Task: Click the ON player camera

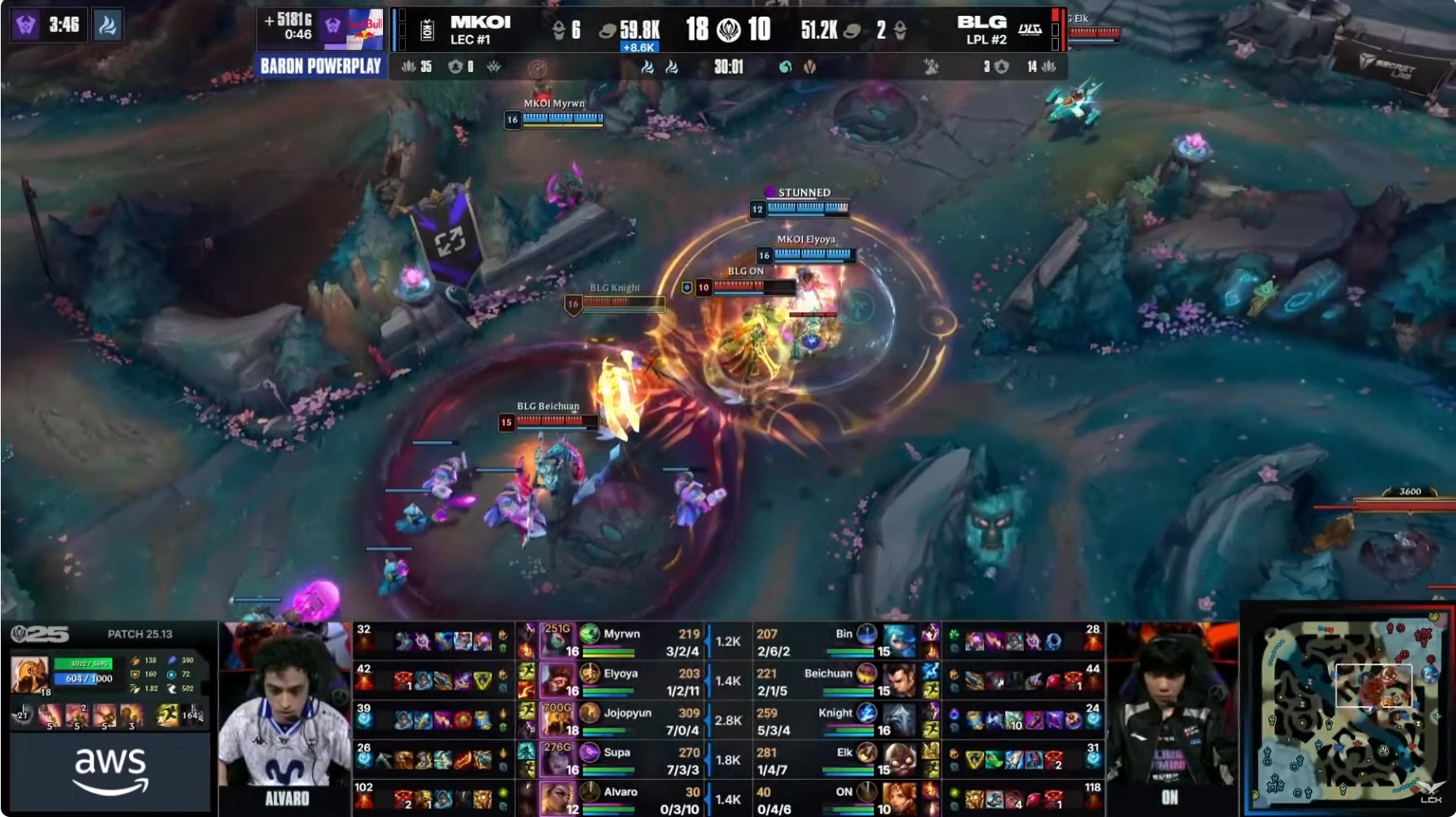Action: 1170,716
